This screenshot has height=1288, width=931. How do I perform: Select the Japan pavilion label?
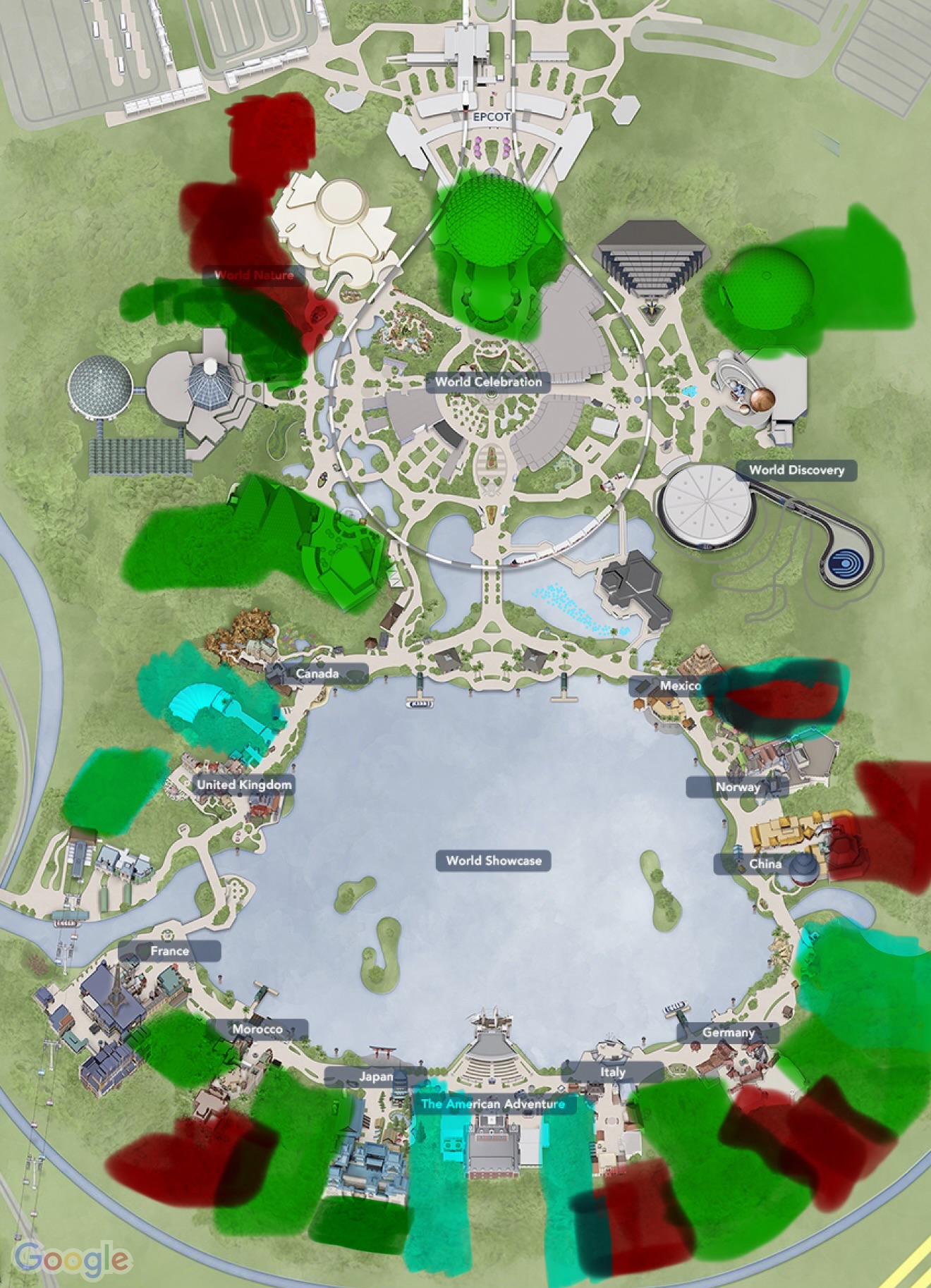point(376,1077)
